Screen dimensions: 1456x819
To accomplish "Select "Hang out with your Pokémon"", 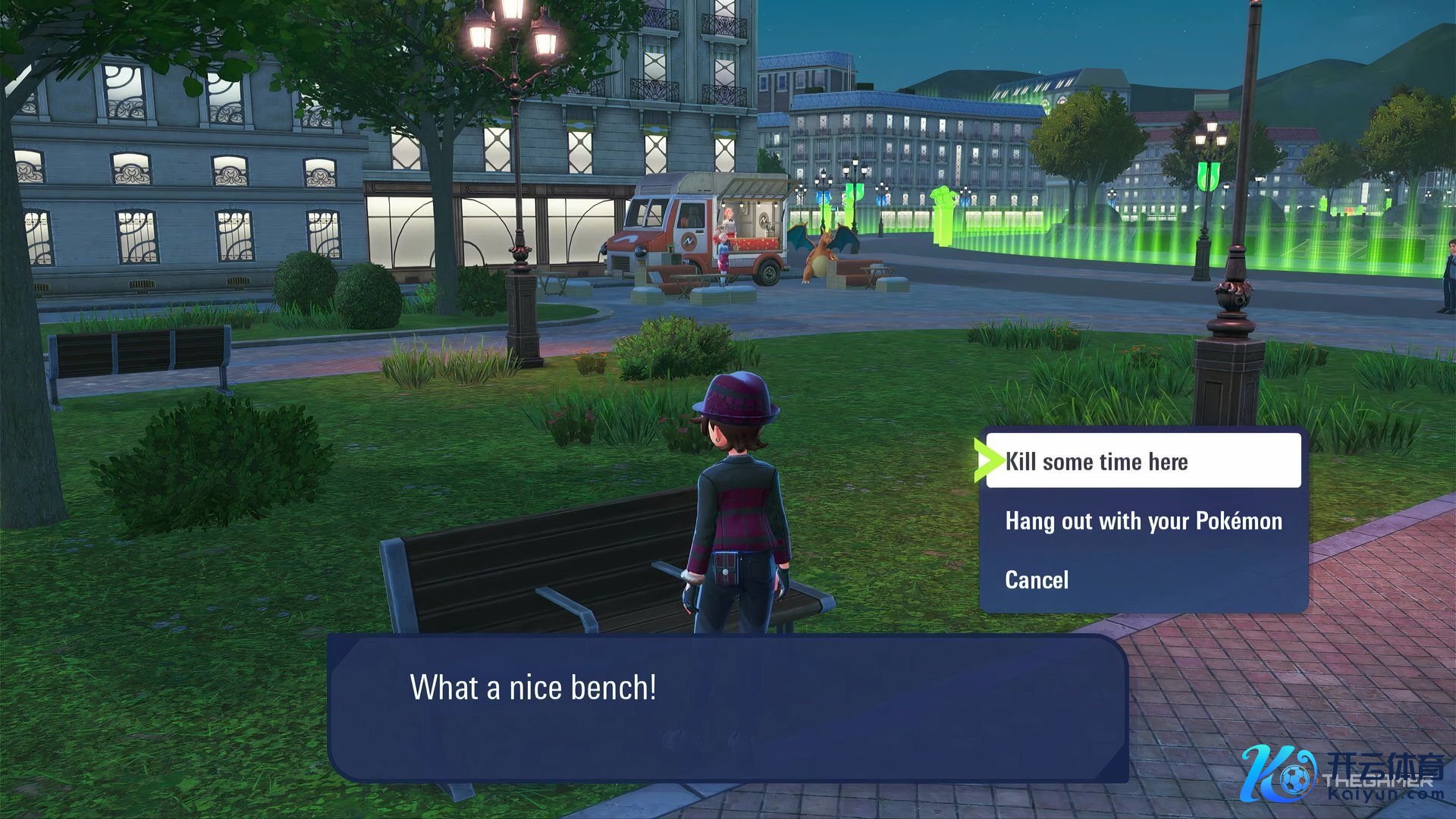I will pyautogui.click(x=1143, y=521).
